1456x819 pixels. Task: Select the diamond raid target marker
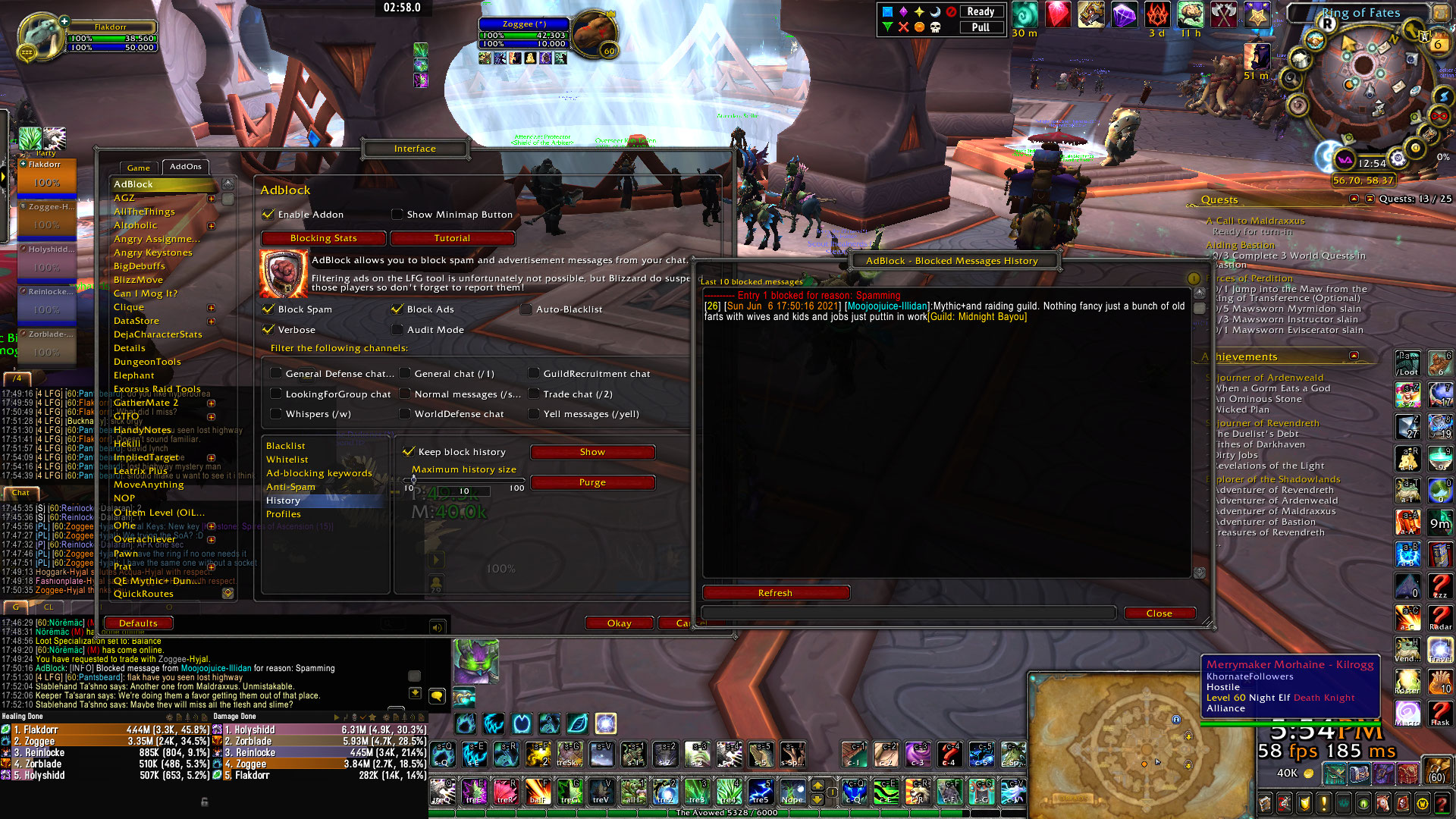point(903,12)
